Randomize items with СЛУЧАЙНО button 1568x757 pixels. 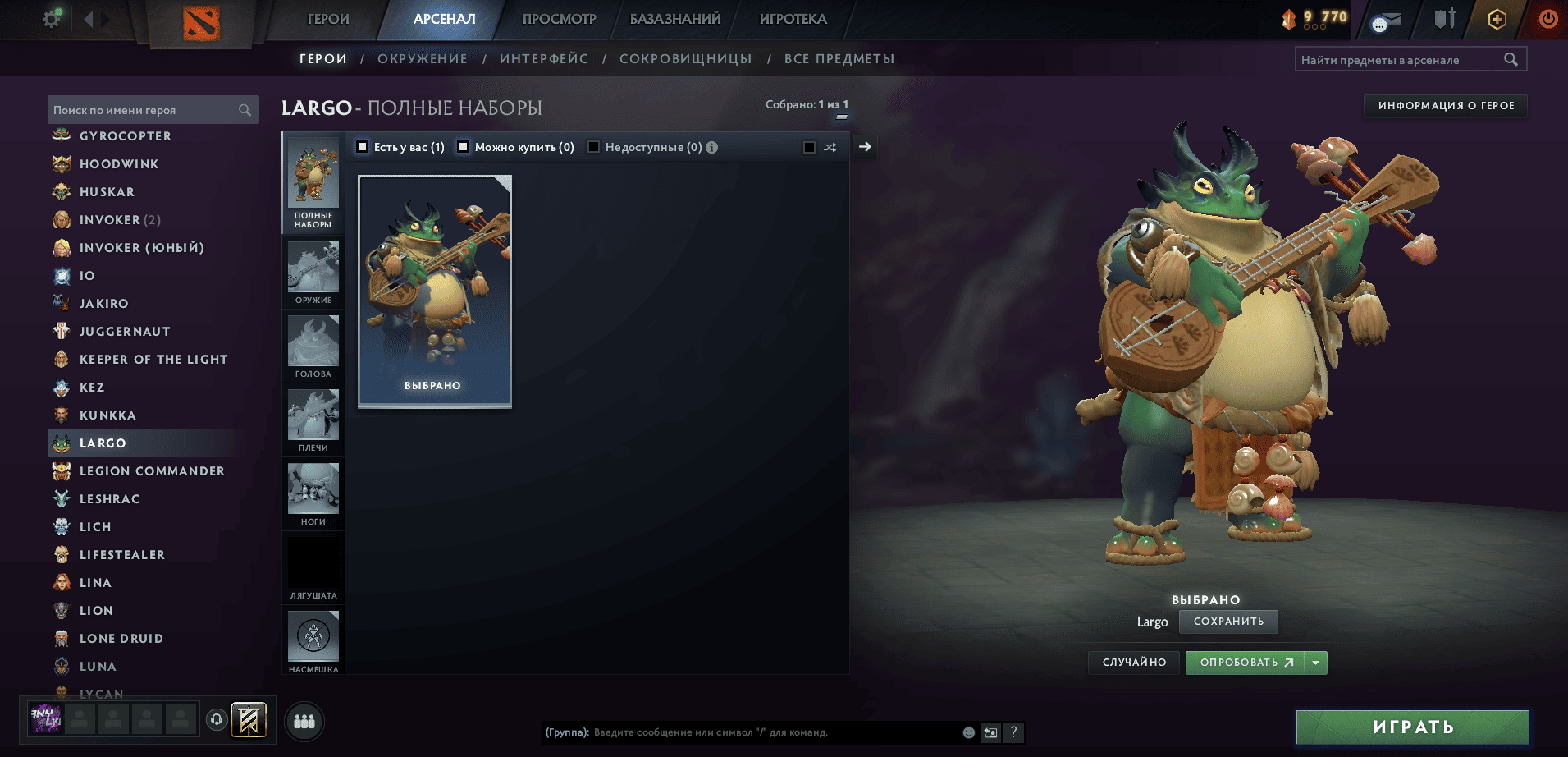click(x=1134, y=663)
